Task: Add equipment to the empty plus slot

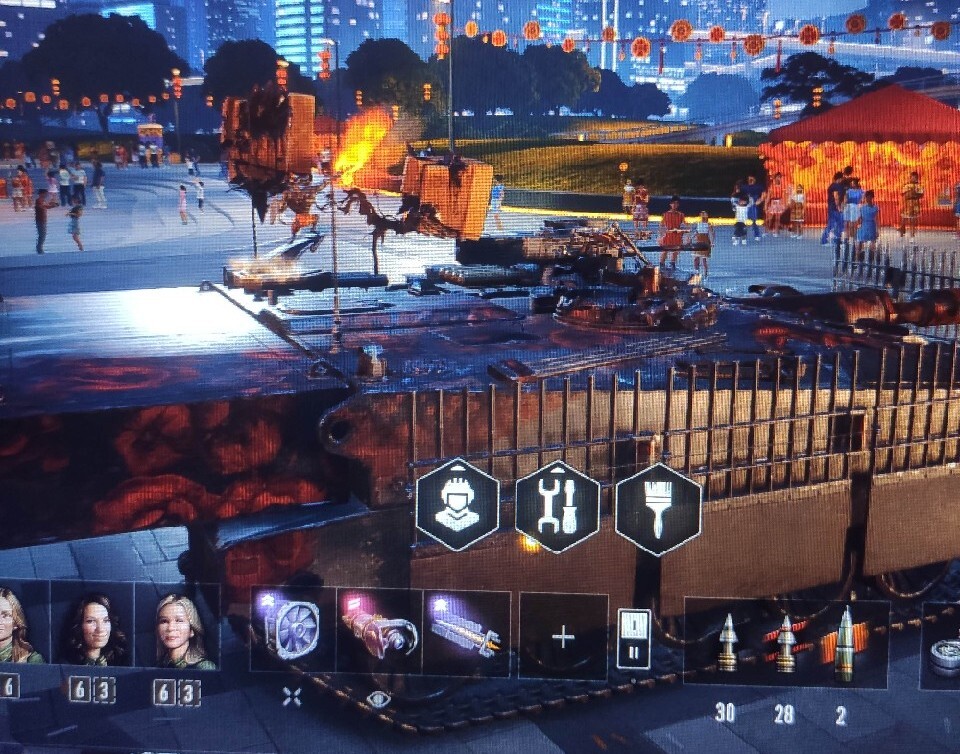Action: click(x=563, y=637)
